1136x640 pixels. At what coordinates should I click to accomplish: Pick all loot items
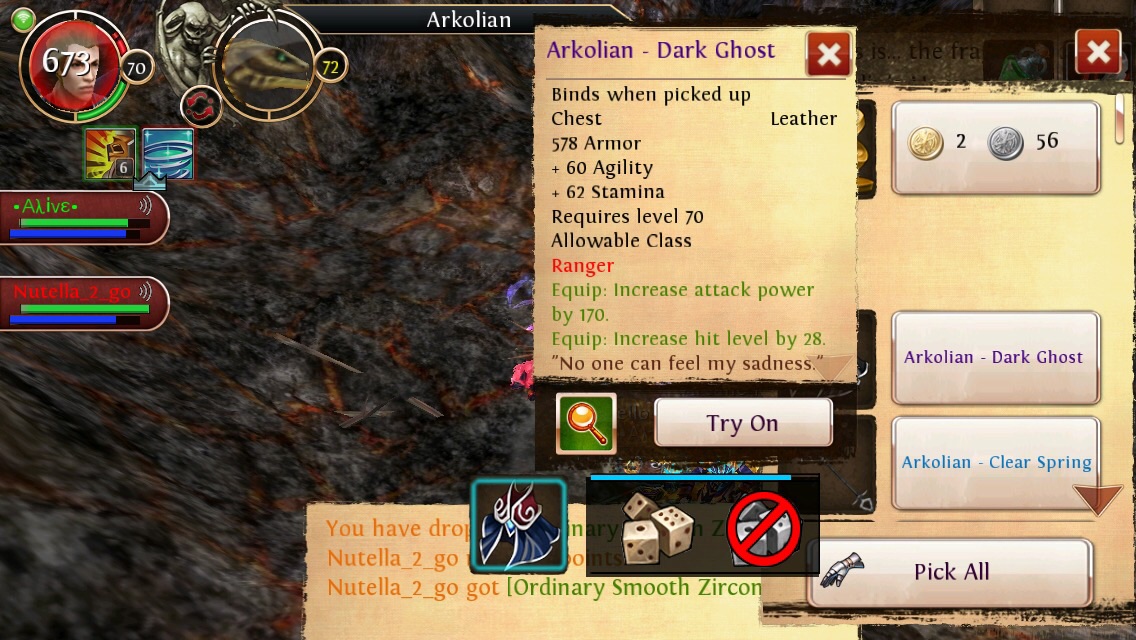(949, 572)
